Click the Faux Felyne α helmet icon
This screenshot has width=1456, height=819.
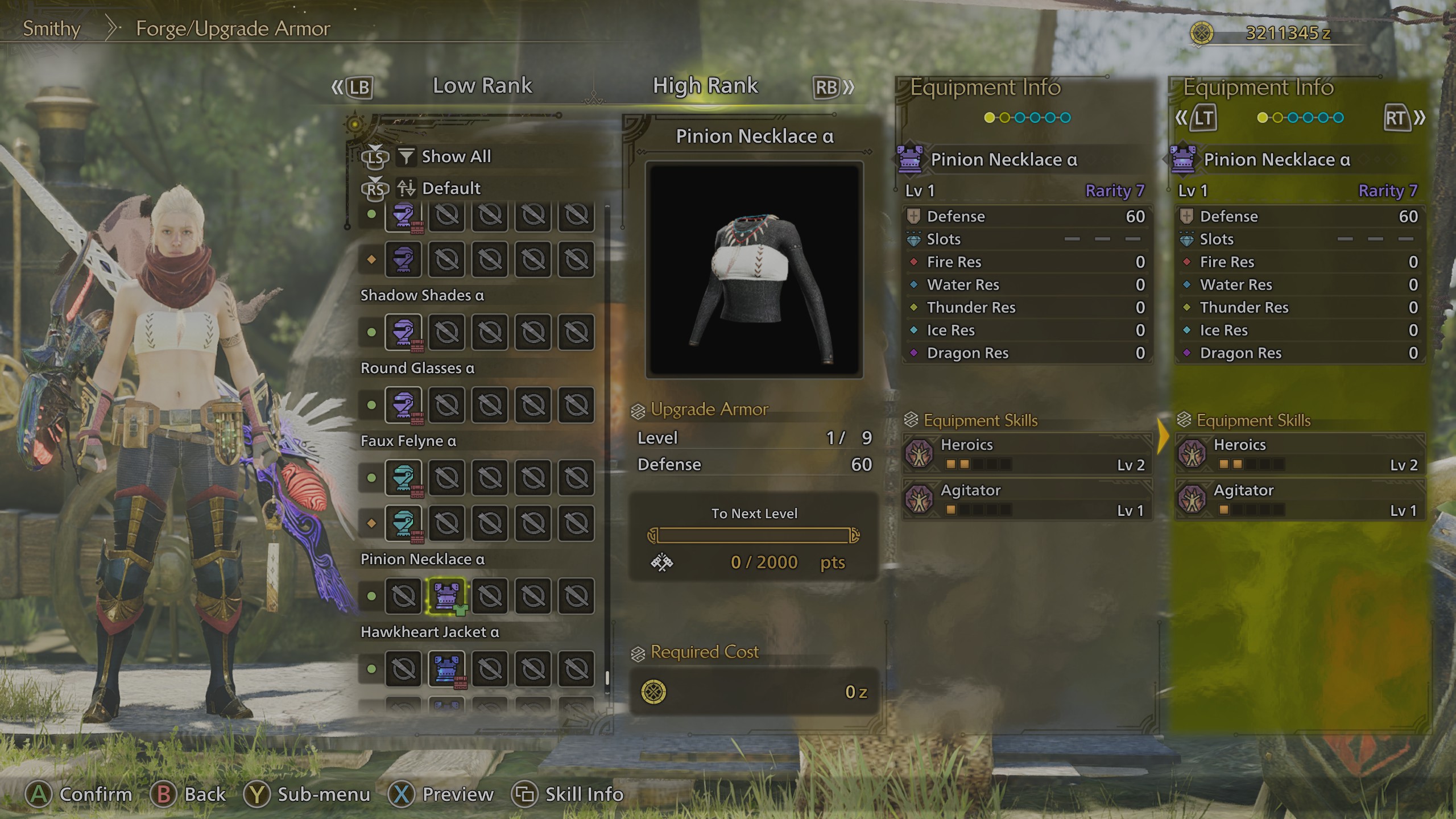pyautogui.click(x=403, y=478)
